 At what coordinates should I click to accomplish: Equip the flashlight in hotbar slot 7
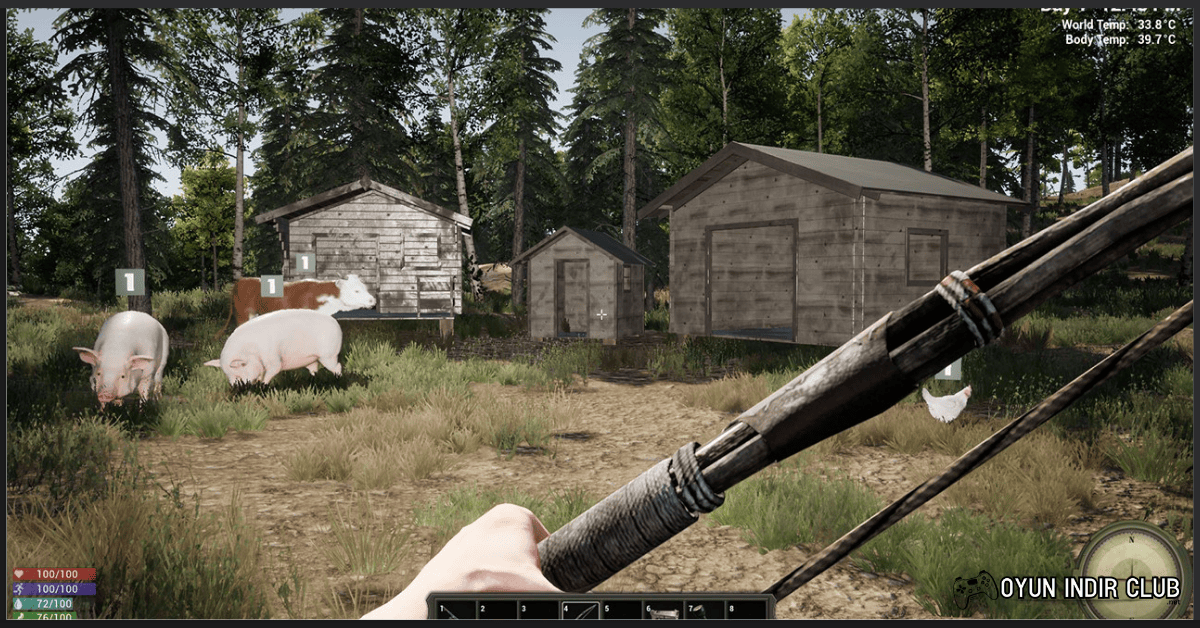point(704,610)
